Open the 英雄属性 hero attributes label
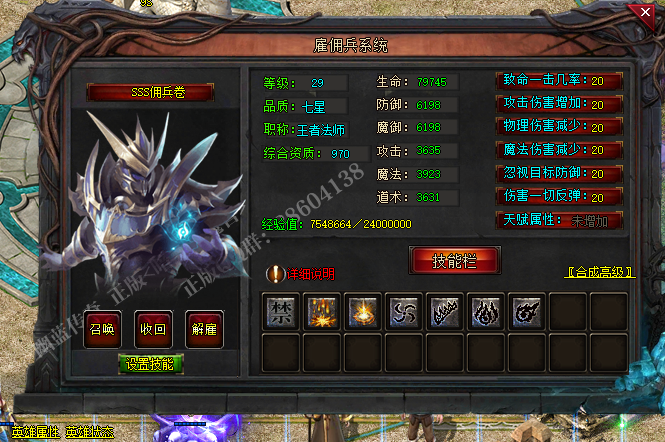This screenshot has width=665, height=442. pos(32,432)
